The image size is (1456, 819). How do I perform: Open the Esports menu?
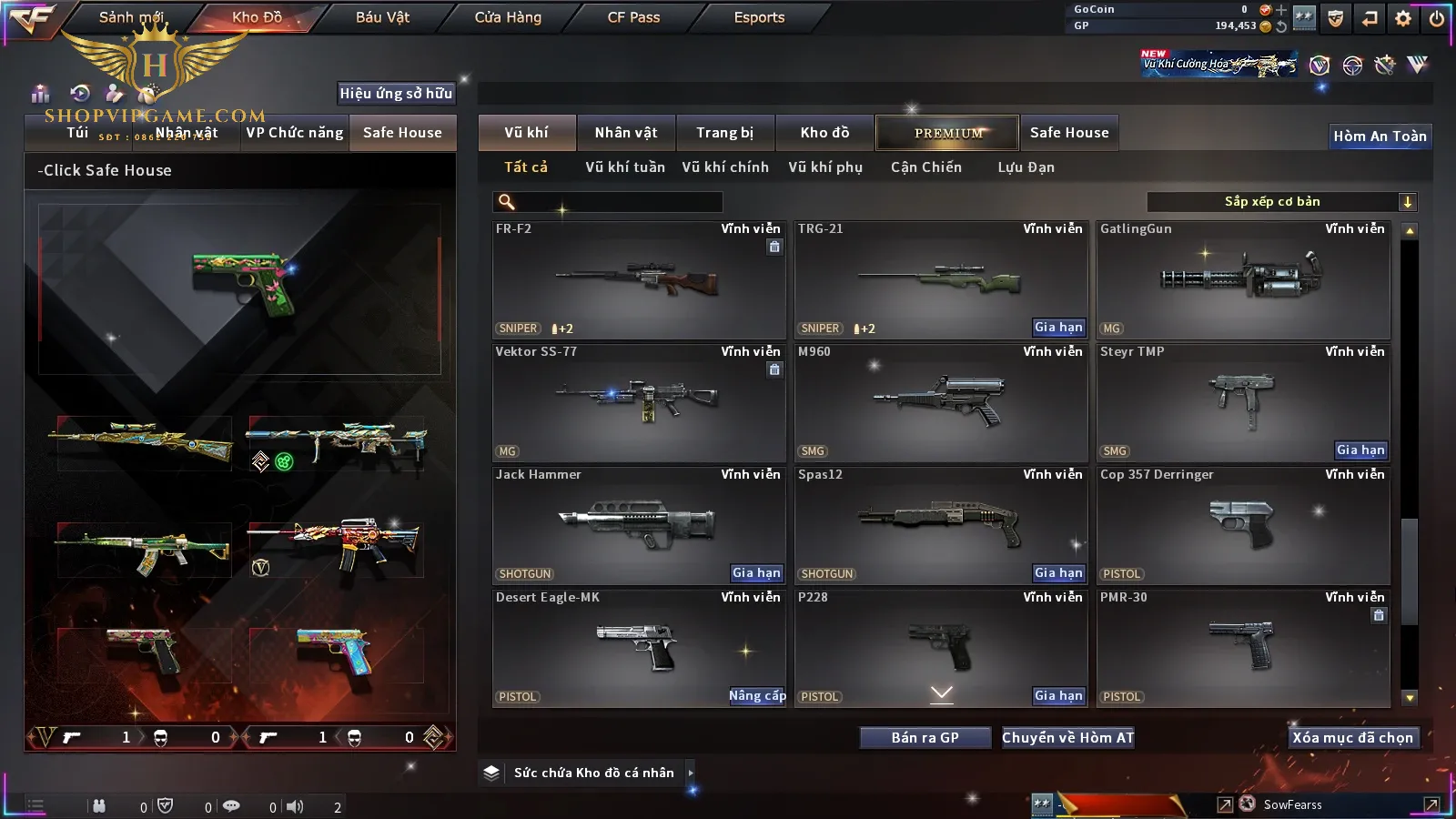(x=759, y=17)
